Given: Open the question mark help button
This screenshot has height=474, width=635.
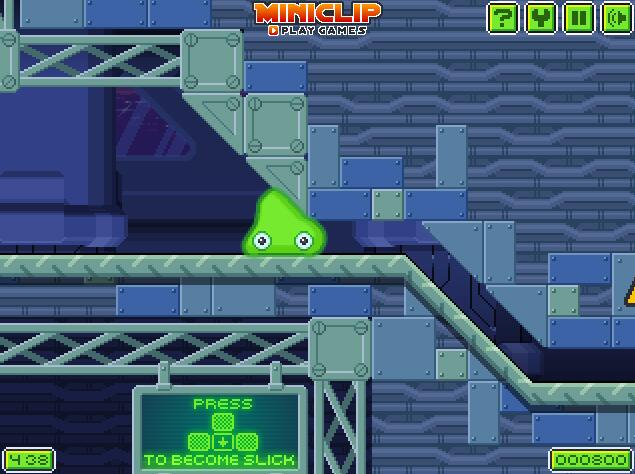Looking at the screenshot, I should 505,17.
